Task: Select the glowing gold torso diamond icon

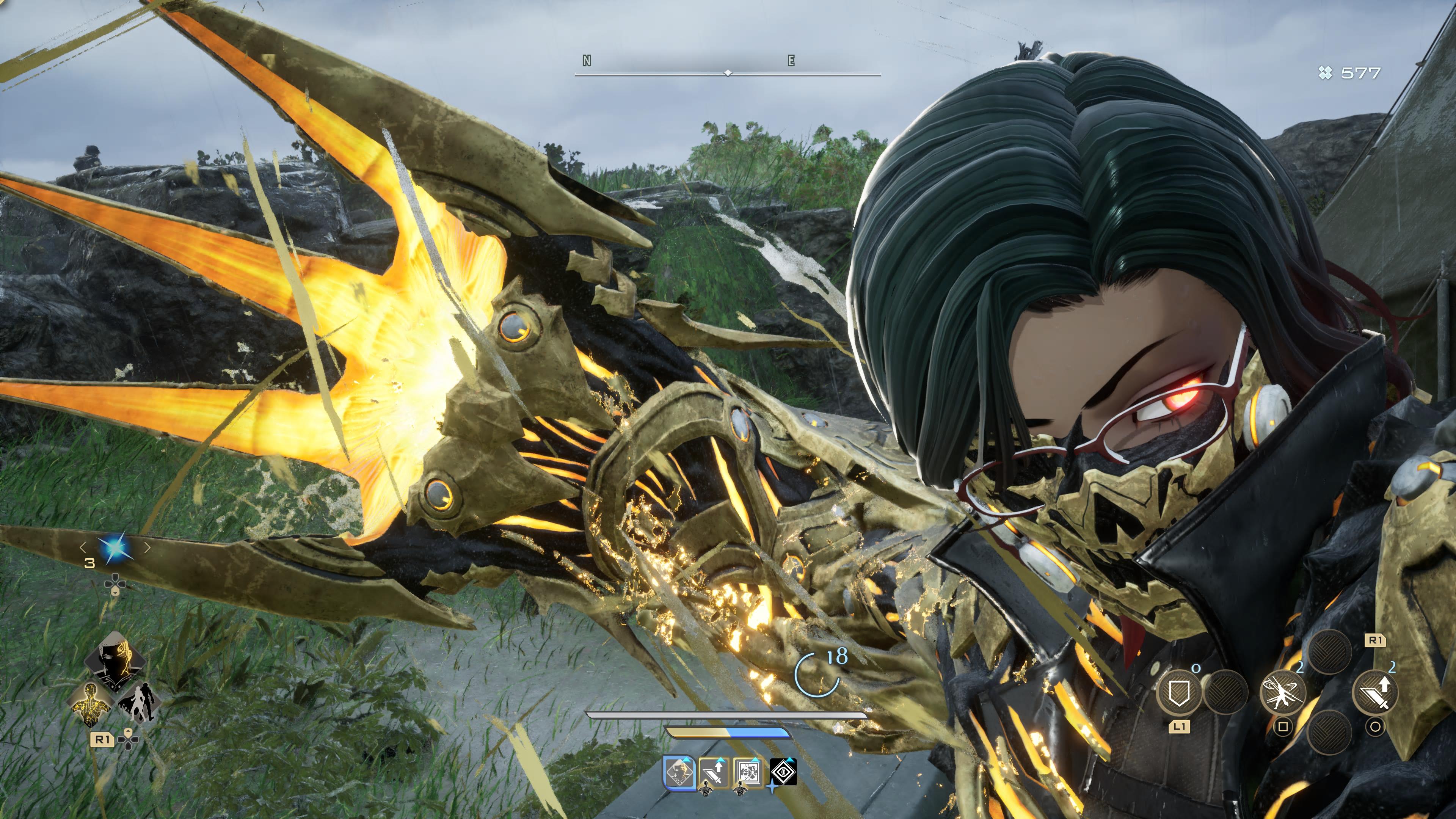Action: [x=91, y=703]
